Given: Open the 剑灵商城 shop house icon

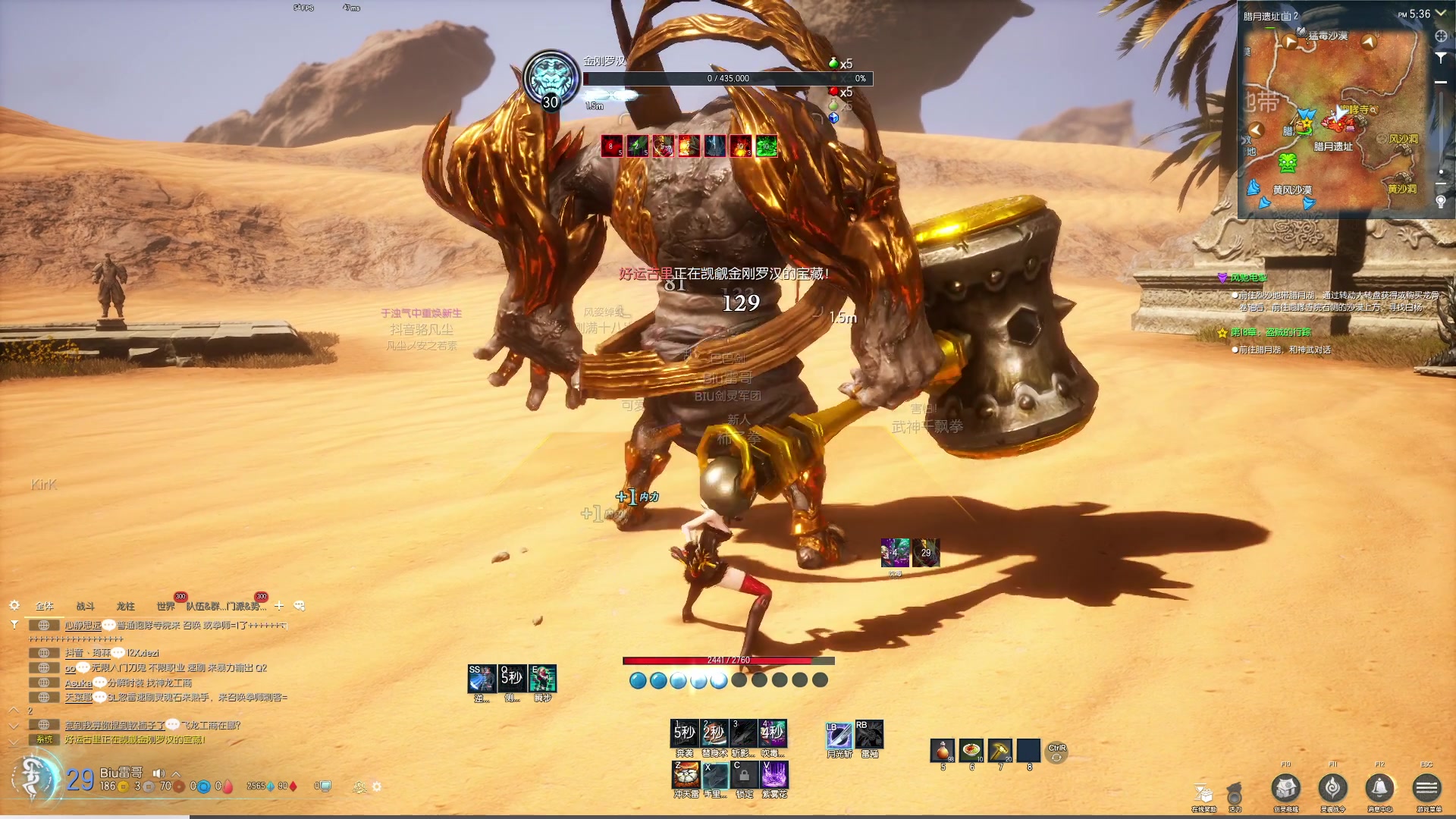Looking at the screenshot, I should (x=1286, y=789).
